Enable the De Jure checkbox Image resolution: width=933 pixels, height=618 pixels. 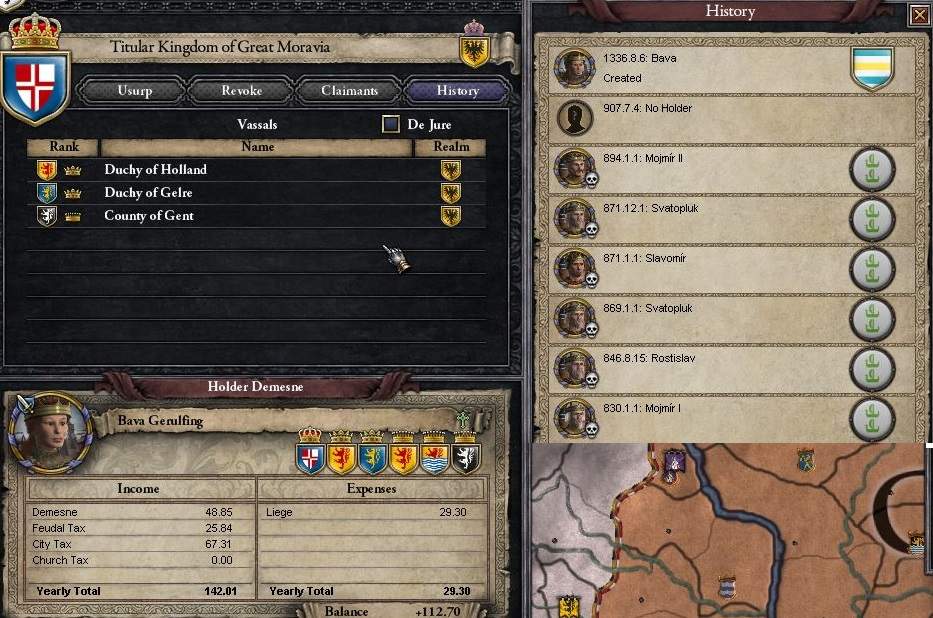[x=391, y=125]
